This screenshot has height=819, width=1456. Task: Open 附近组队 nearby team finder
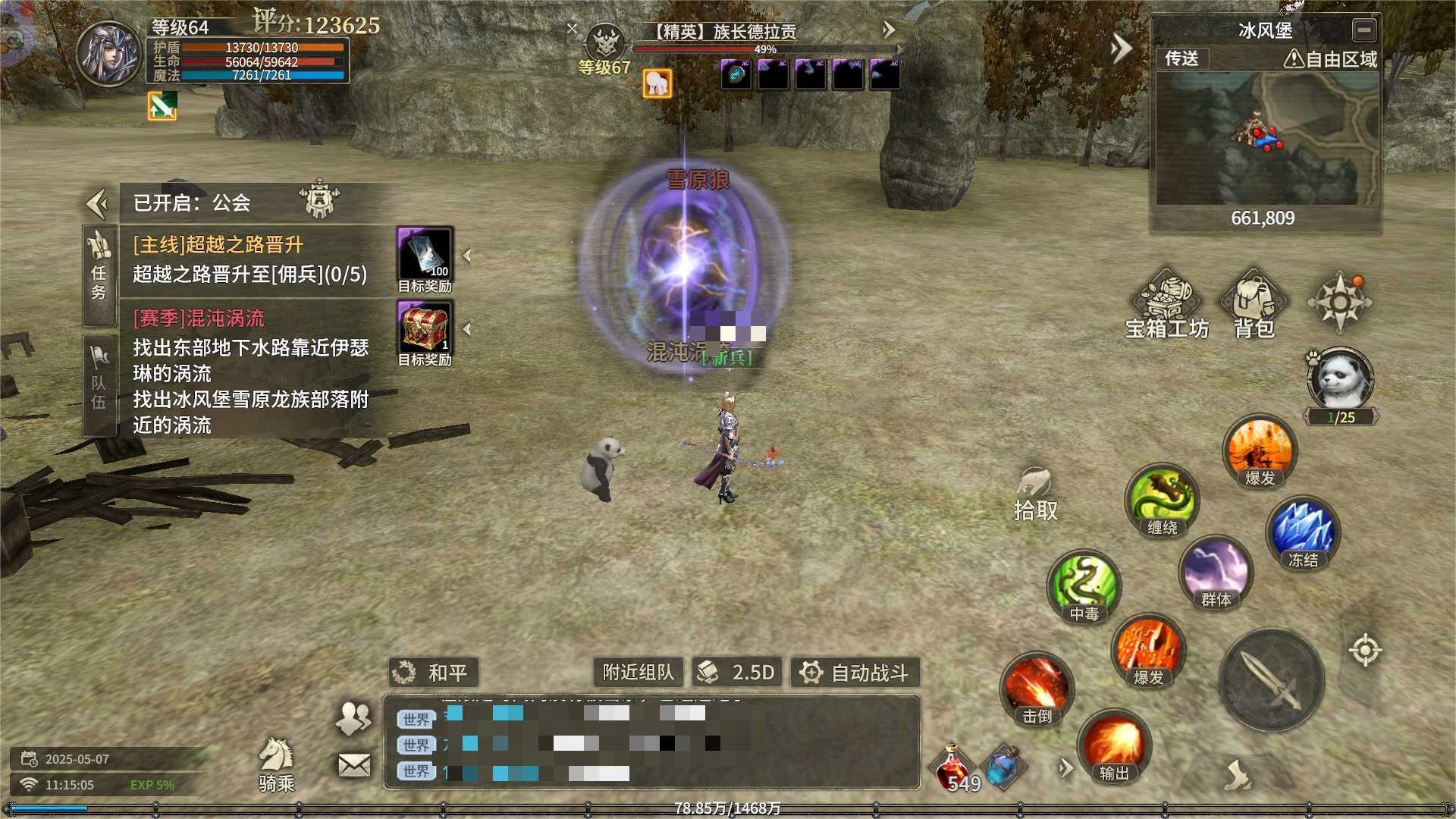[638, 673]
